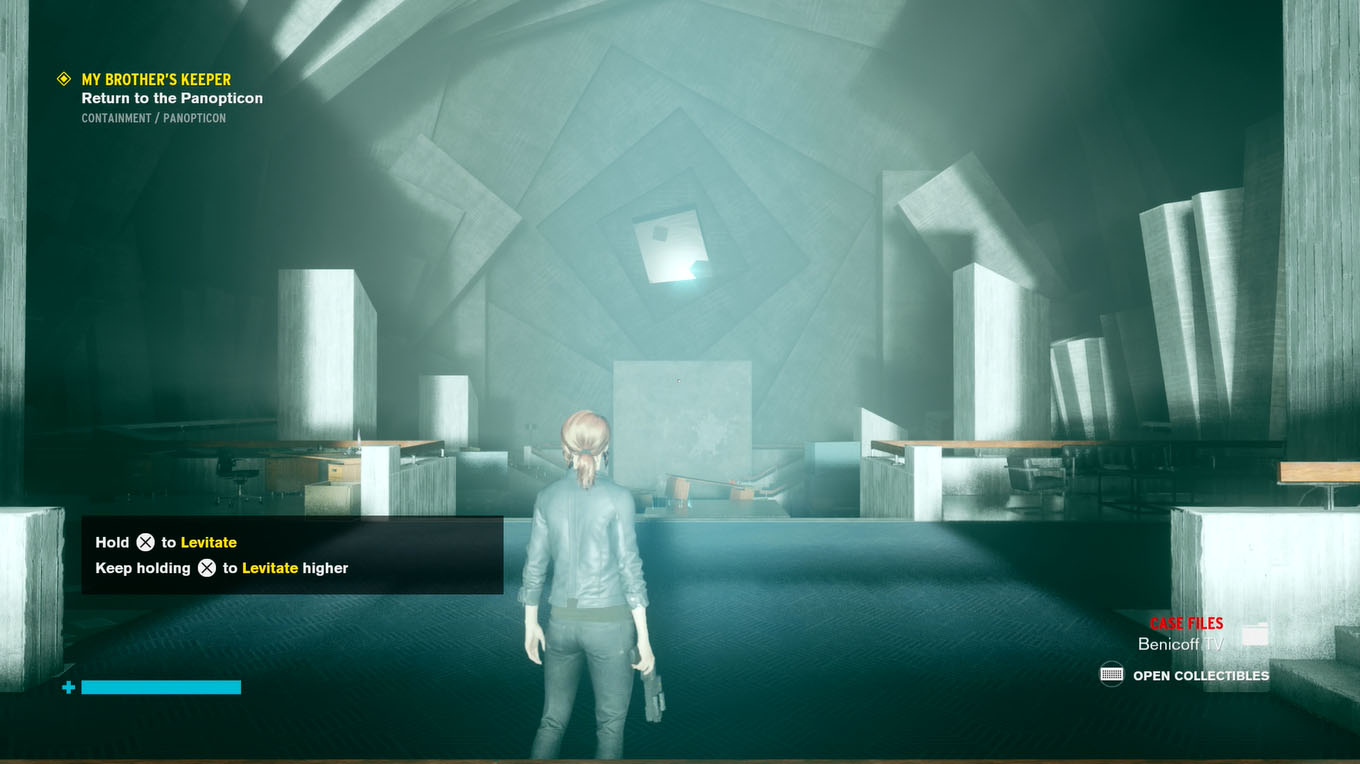Click the keyboard icon beside OPEN COLLECTIBLES

click(x=1110, y=675)
